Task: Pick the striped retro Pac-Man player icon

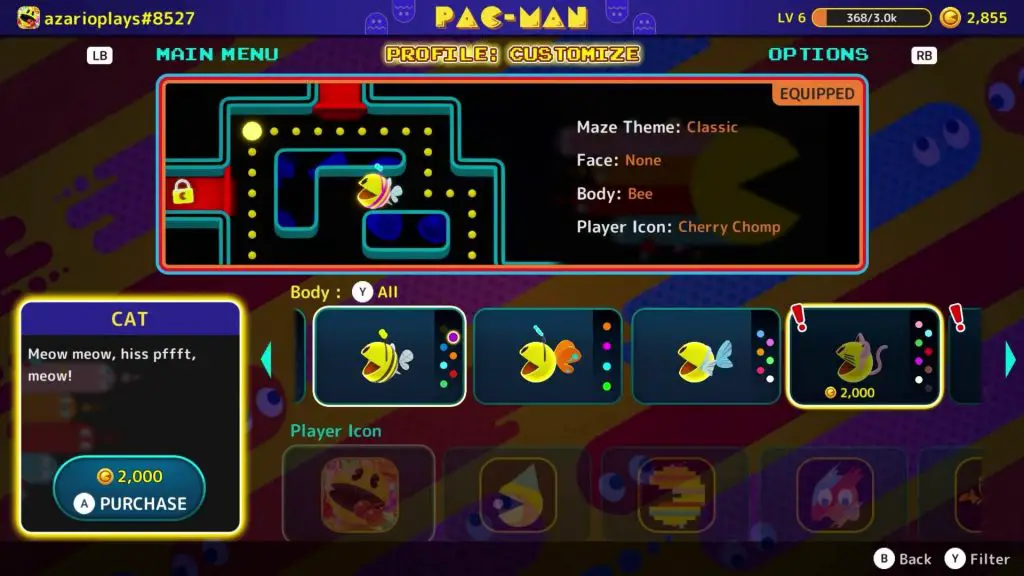Action: tap(676, 493)
